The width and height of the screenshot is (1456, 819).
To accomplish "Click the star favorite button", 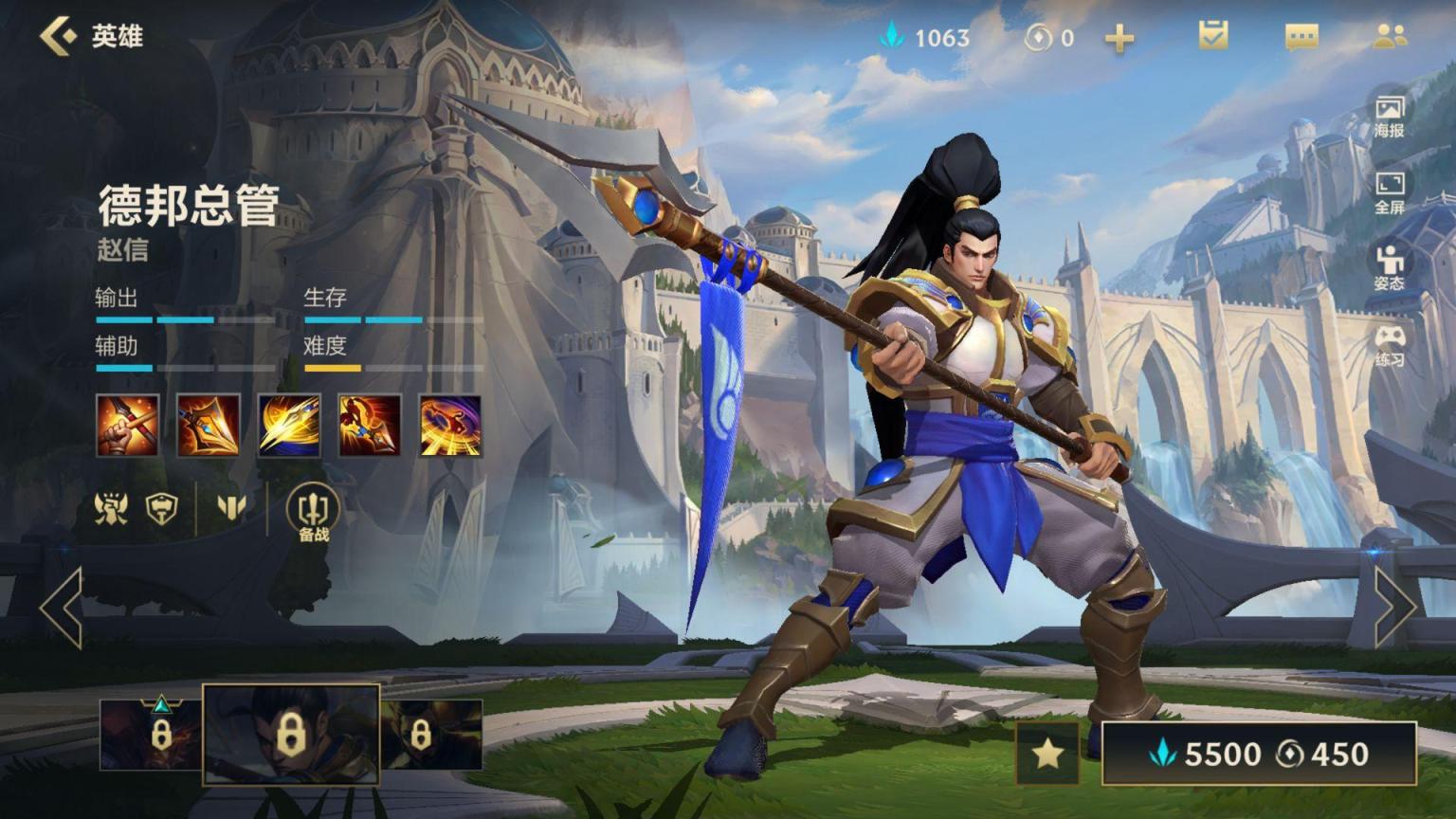I will pos(1047,754).
